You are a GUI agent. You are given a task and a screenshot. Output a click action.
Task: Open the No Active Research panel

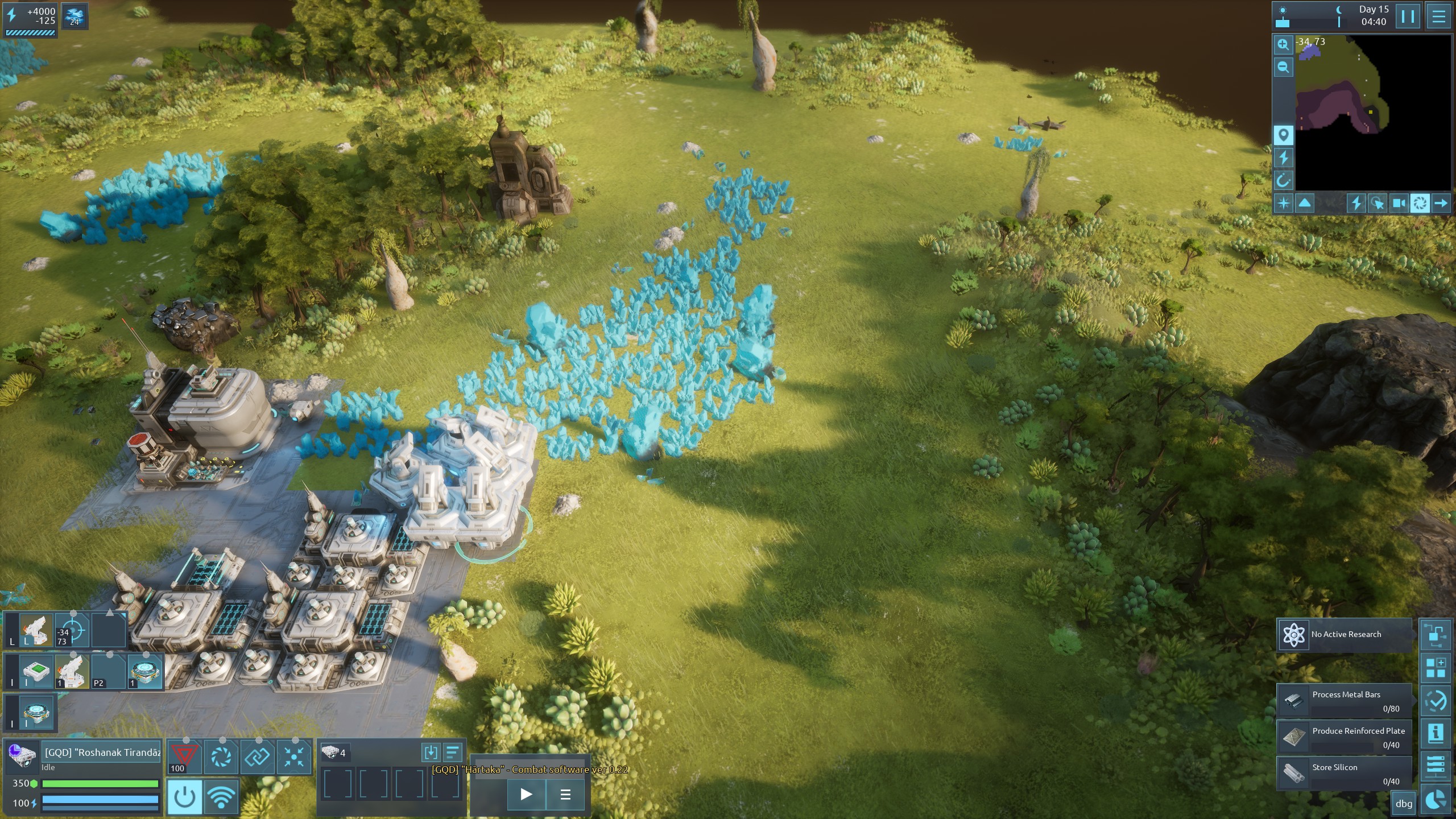point(1345,634)
